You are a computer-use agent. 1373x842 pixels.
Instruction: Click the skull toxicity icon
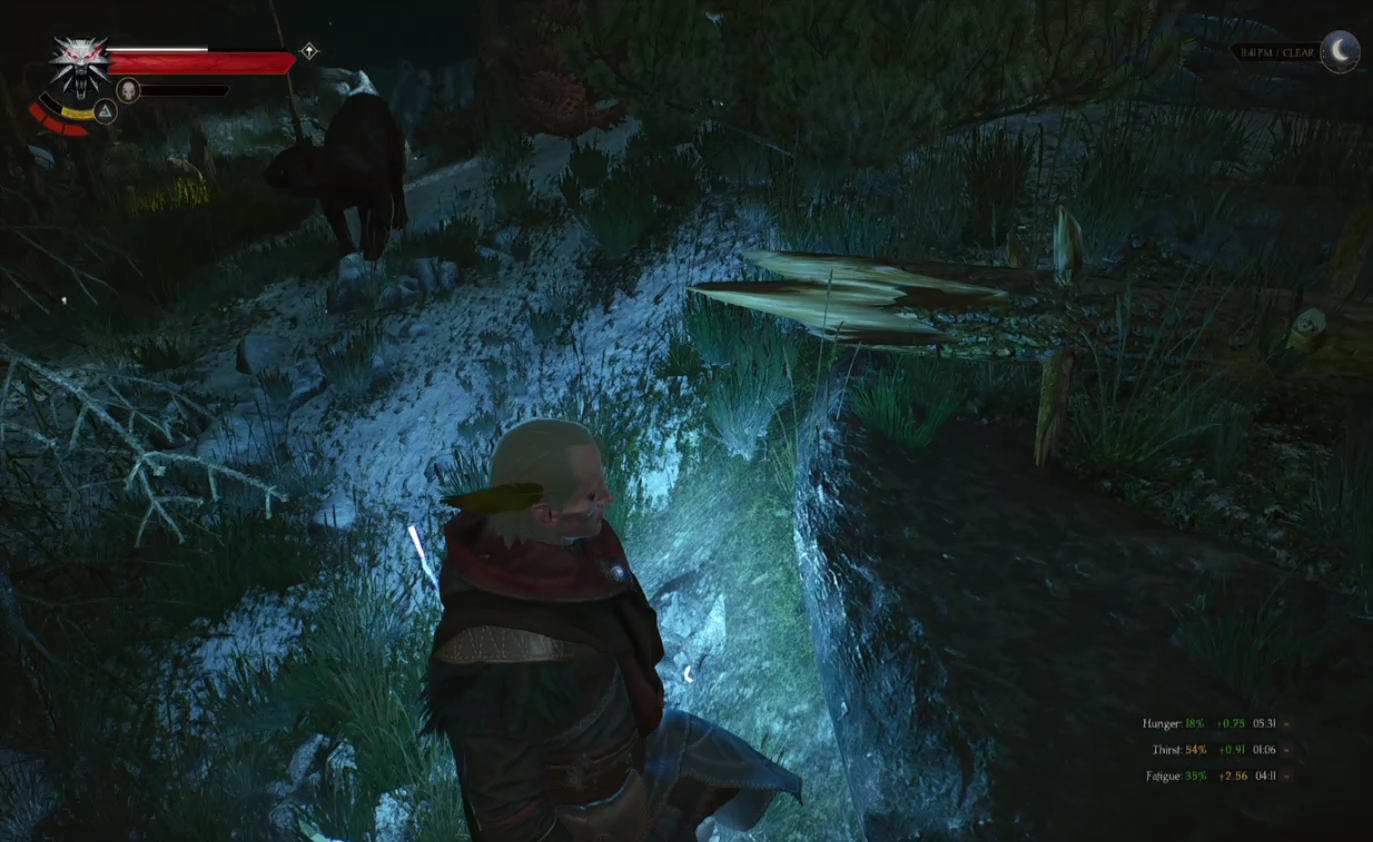tap(128, 91)
